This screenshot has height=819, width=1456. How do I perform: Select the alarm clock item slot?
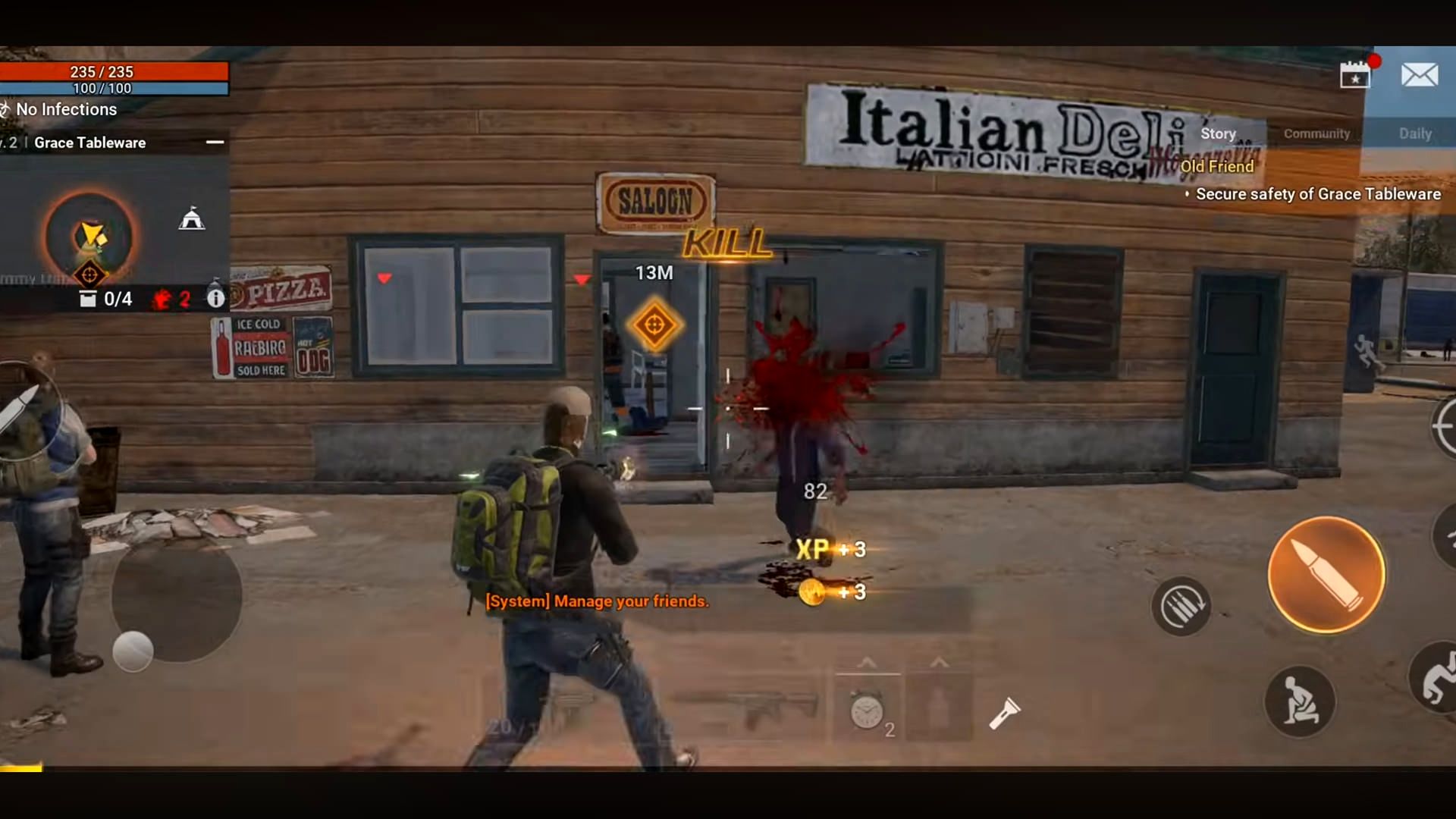[867, 711]
